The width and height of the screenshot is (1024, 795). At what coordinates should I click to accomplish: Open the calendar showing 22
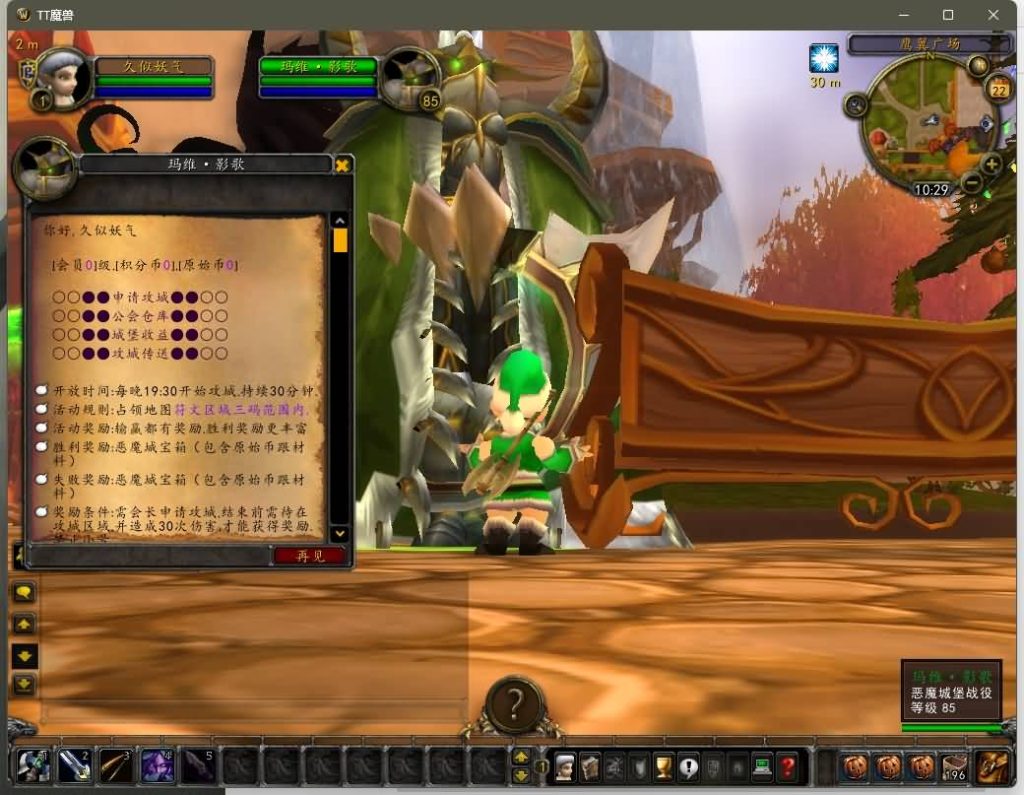coord(998,90)
